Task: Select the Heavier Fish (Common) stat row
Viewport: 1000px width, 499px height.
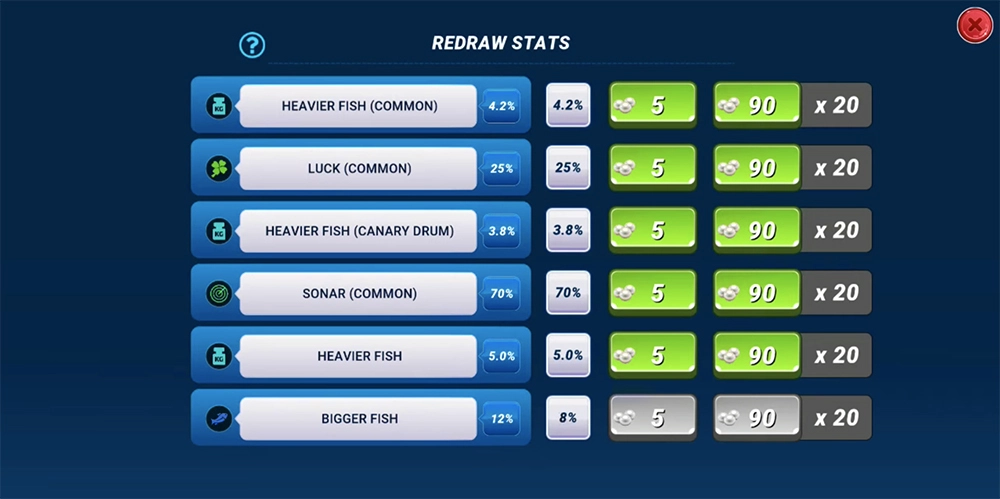Action: pos(359,105)
